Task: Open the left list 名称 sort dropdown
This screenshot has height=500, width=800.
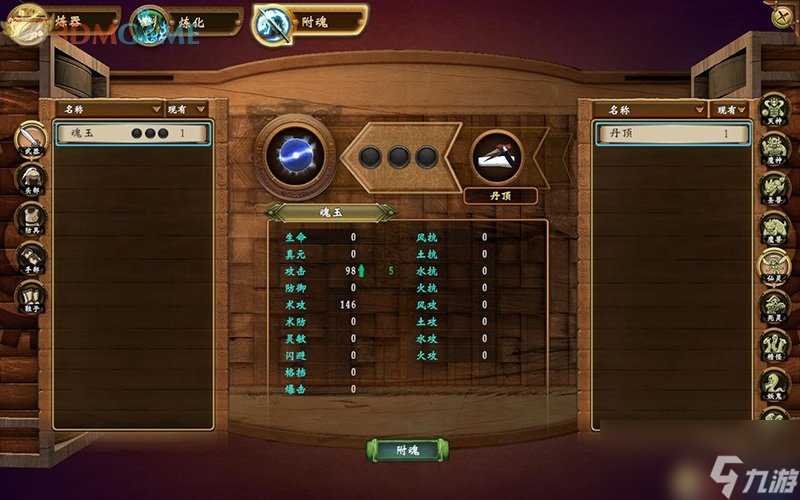Action: tap(110, 108)
